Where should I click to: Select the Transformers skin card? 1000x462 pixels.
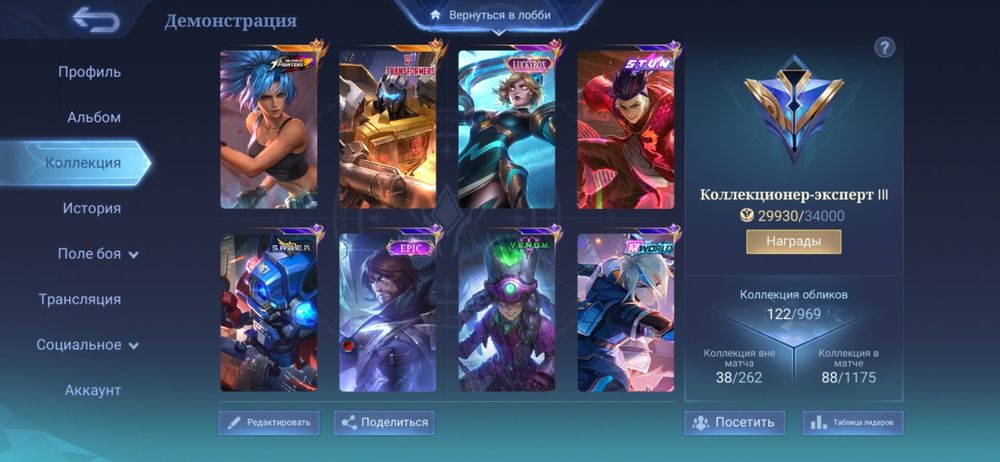click(x=388, y=126)
